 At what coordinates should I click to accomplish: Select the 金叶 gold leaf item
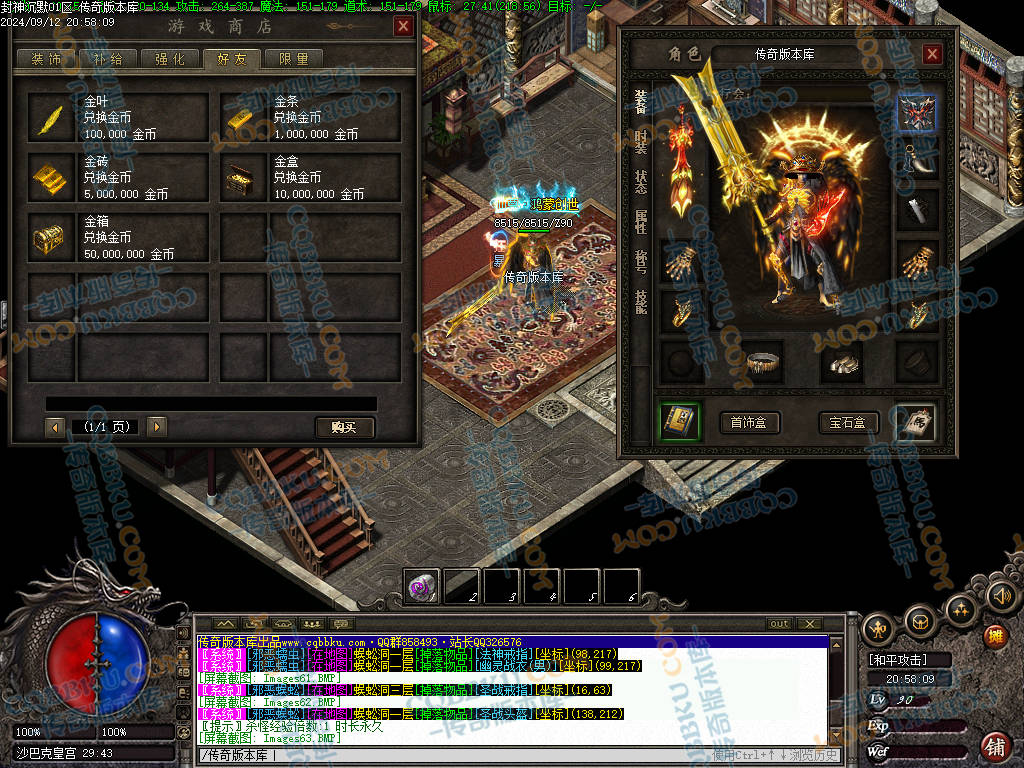118,118
